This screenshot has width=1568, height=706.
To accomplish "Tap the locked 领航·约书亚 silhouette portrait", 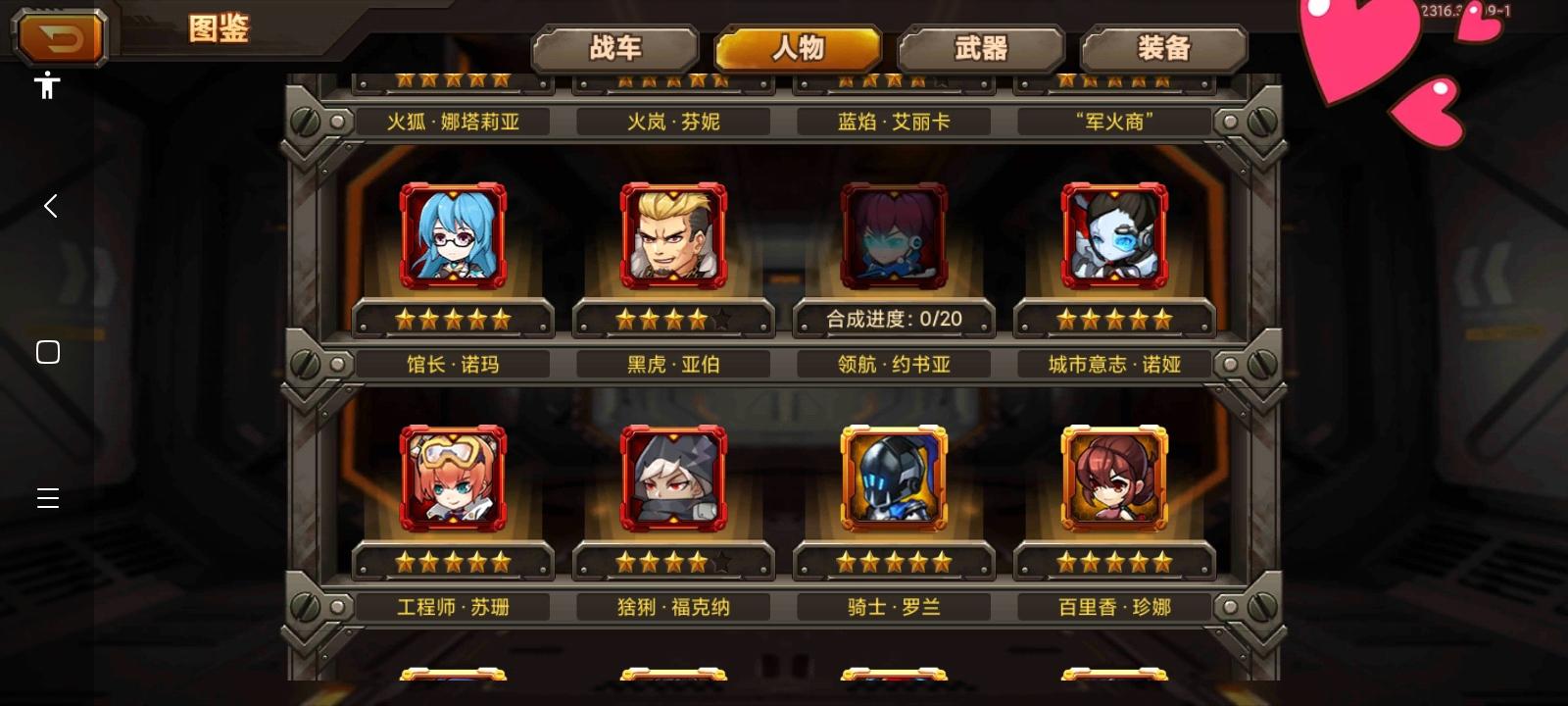I will coord(894,235).
